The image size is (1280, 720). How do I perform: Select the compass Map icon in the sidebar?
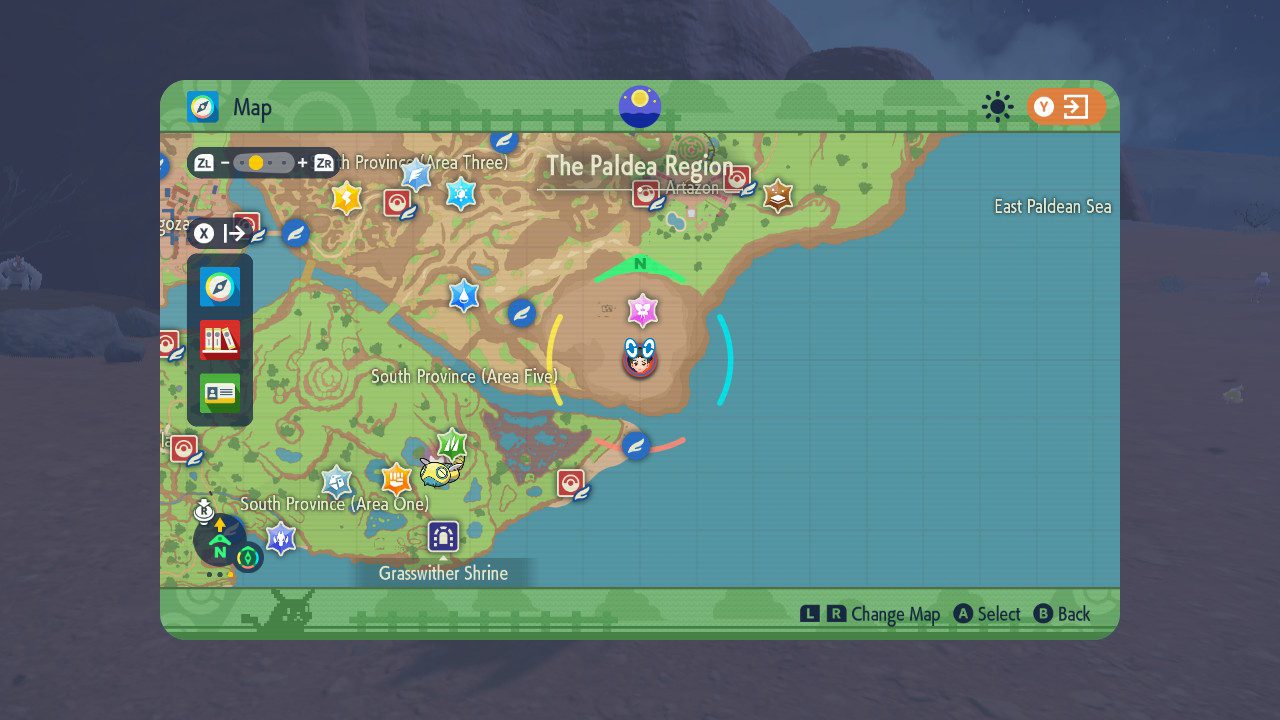pyautogui.click(x=219, y=287)
